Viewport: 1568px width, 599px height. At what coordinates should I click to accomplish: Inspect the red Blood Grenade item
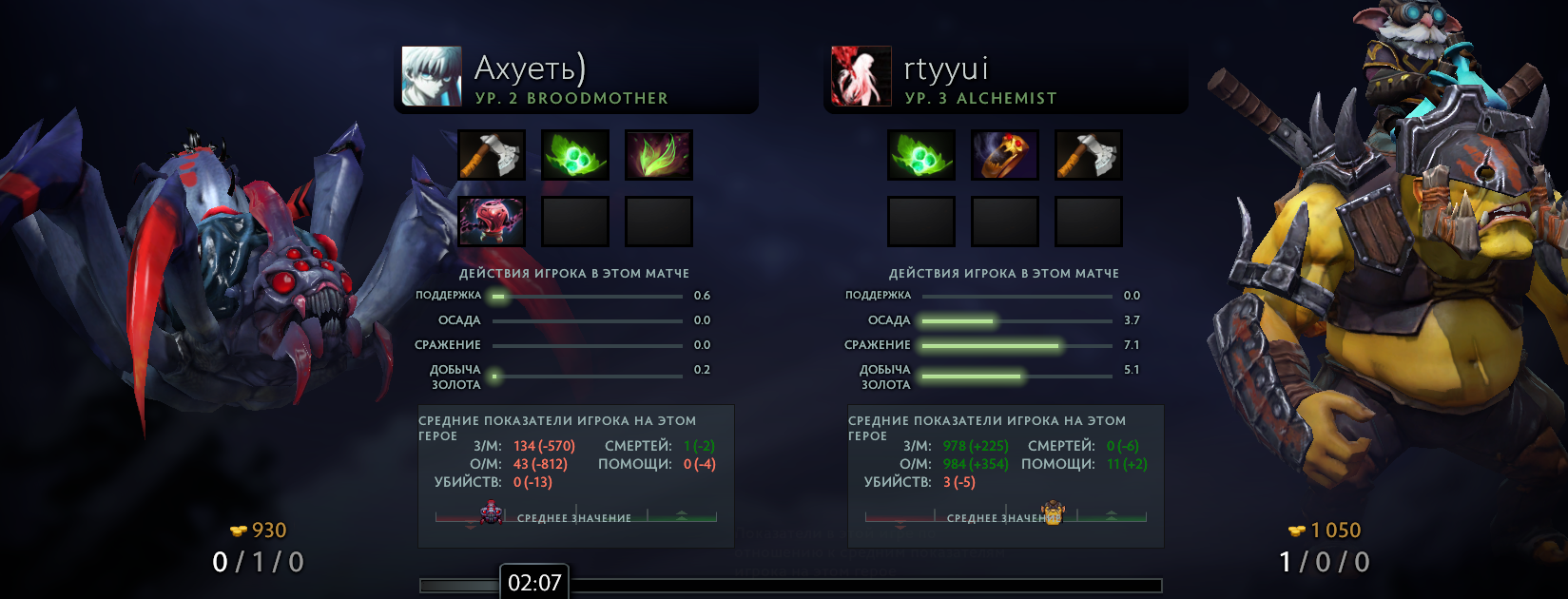click(492, 222)
